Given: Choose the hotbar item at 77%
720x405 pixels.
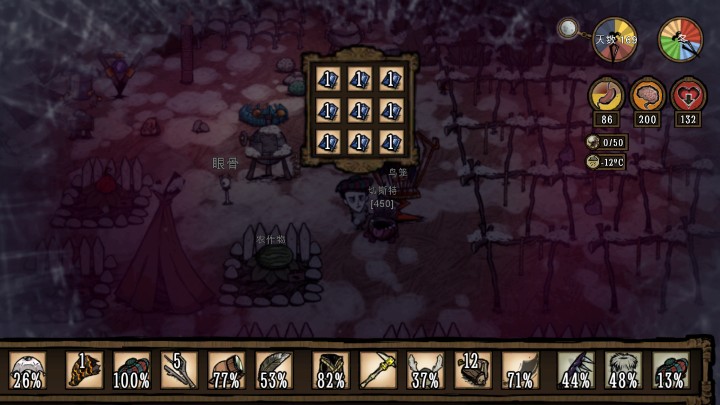Looking at the screenshot, I should point(227,370).
